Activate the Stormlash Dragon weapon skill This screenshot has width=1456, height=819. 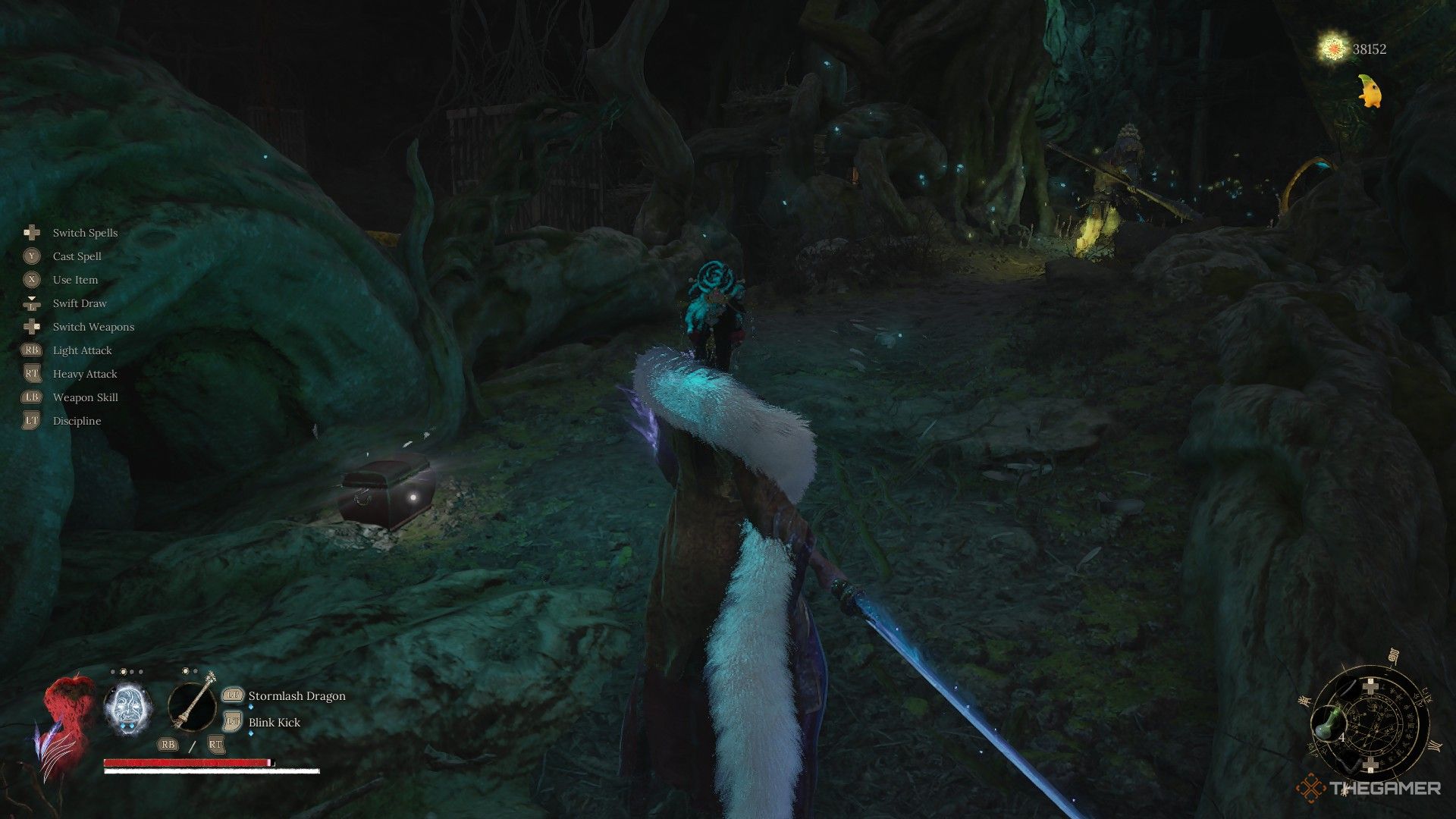(x=297, y=695)
